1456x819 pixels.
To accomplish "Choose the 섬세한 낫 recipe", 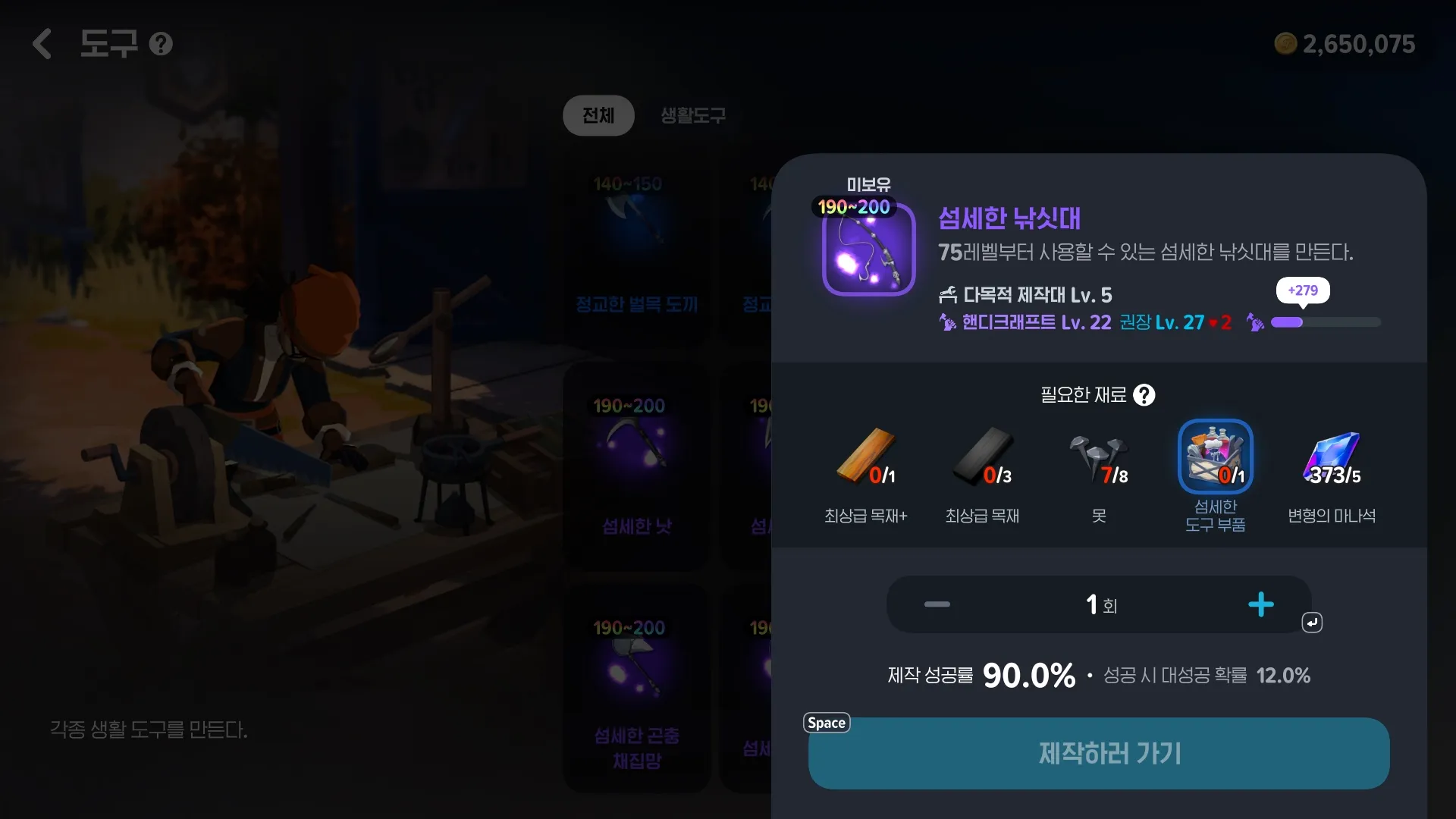I will pyautogui.click(x=635, y=464).
